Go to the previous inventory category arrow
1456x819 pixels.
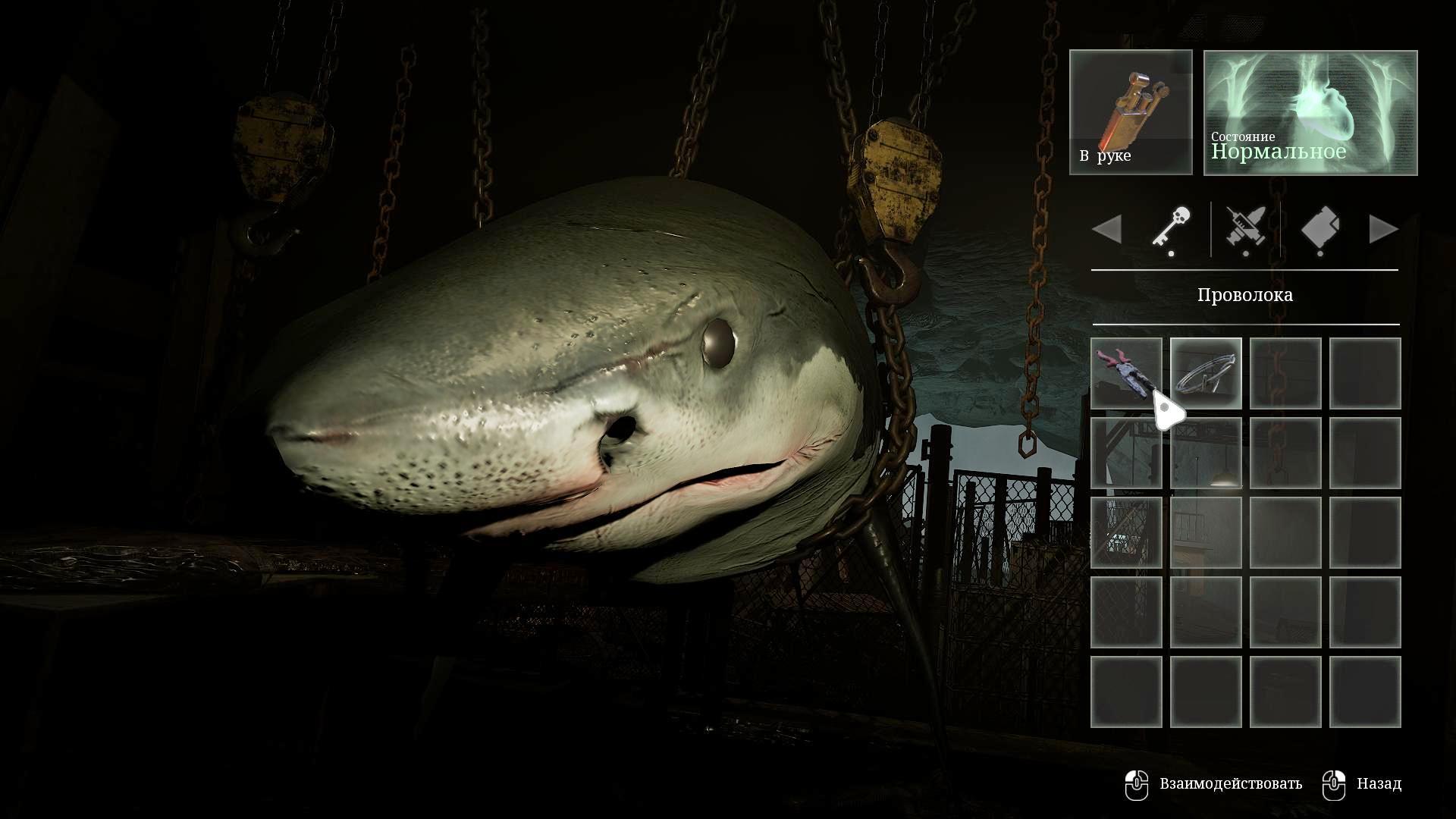1107,229
